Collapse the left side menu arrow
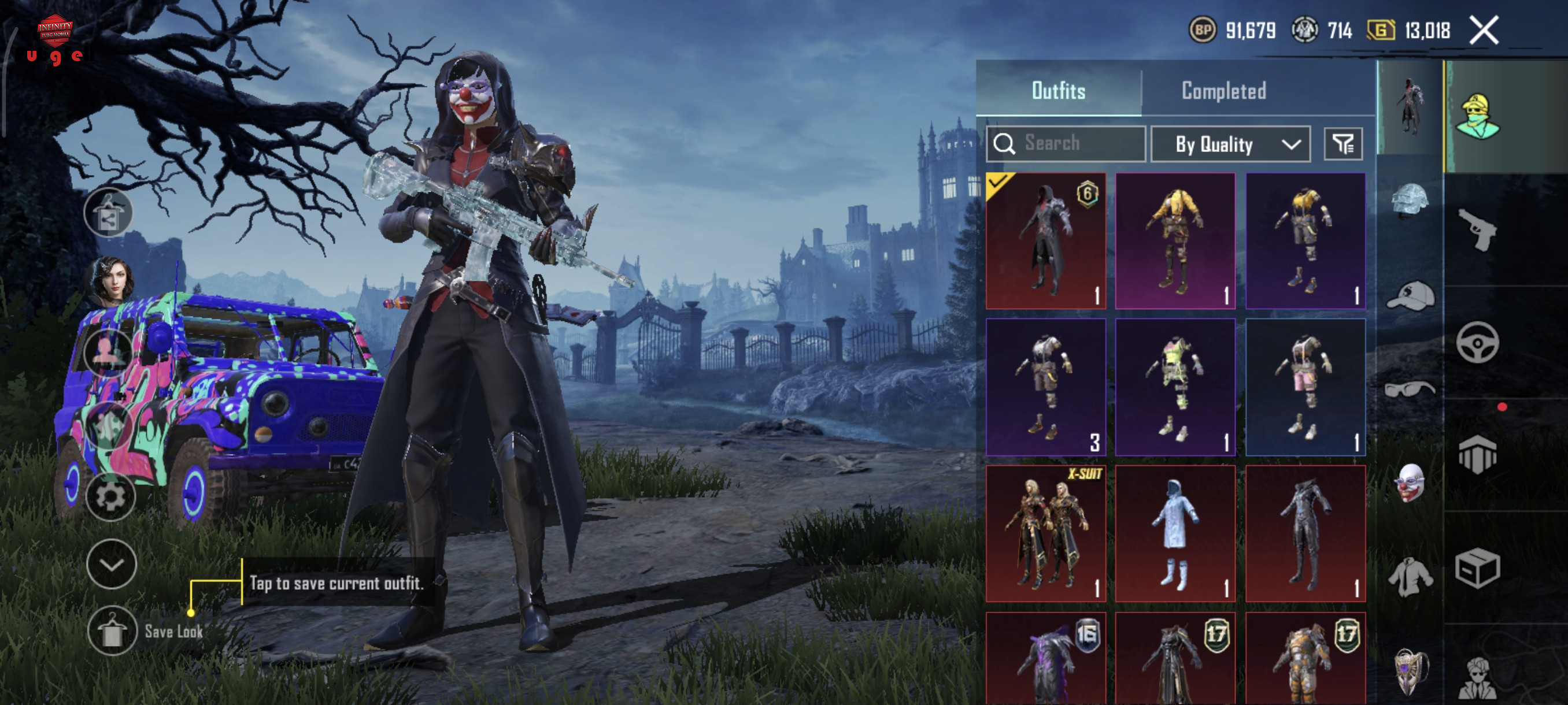 coord(111,564)
